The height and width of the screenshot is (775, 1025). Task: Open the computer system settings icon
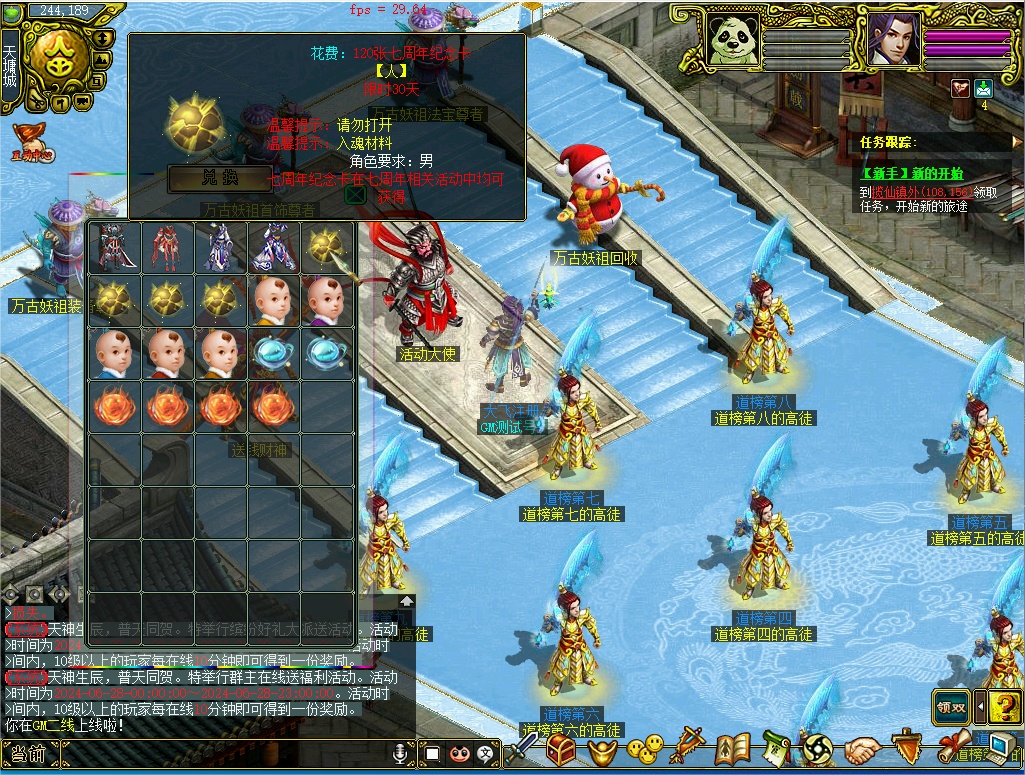coord(1001,748)
